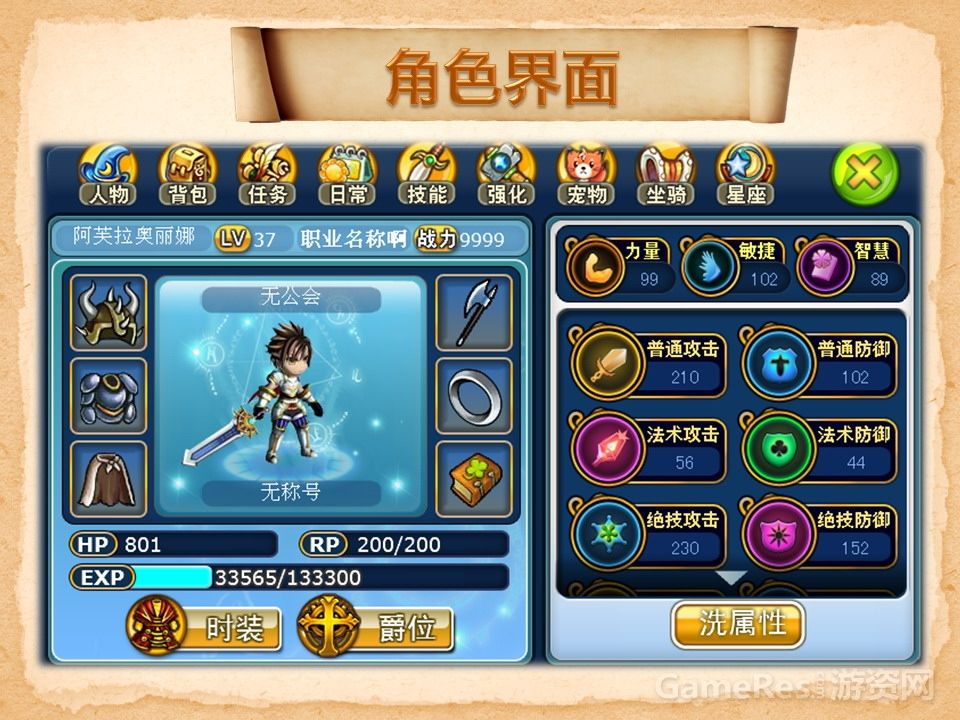Switch to the 强化 enhancement tab
Viewport: 960px width, 720px height.
[507, 176]
